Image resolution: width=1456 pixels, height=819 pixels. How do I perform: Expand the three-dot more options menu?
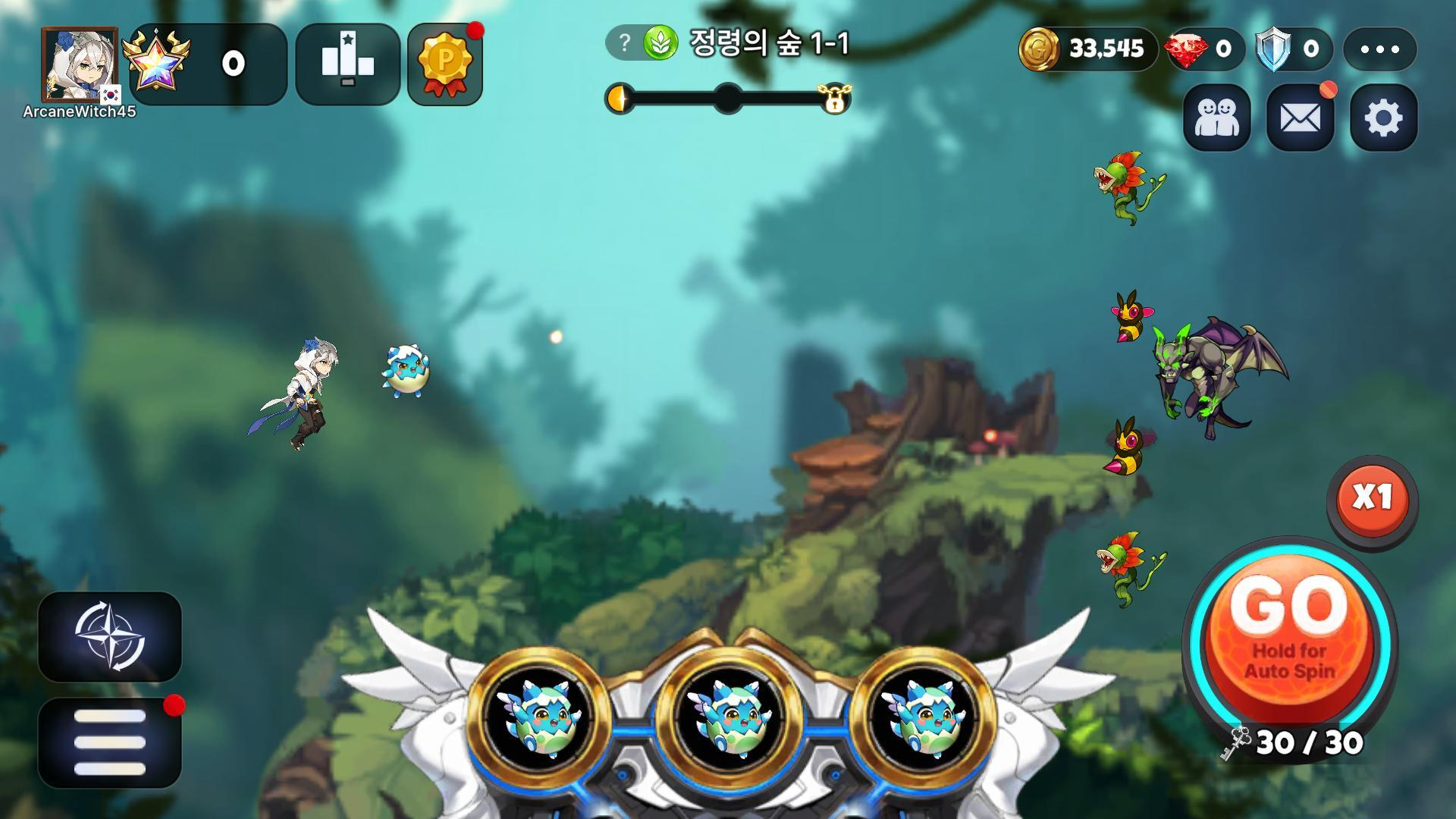tap(1379, 49)
